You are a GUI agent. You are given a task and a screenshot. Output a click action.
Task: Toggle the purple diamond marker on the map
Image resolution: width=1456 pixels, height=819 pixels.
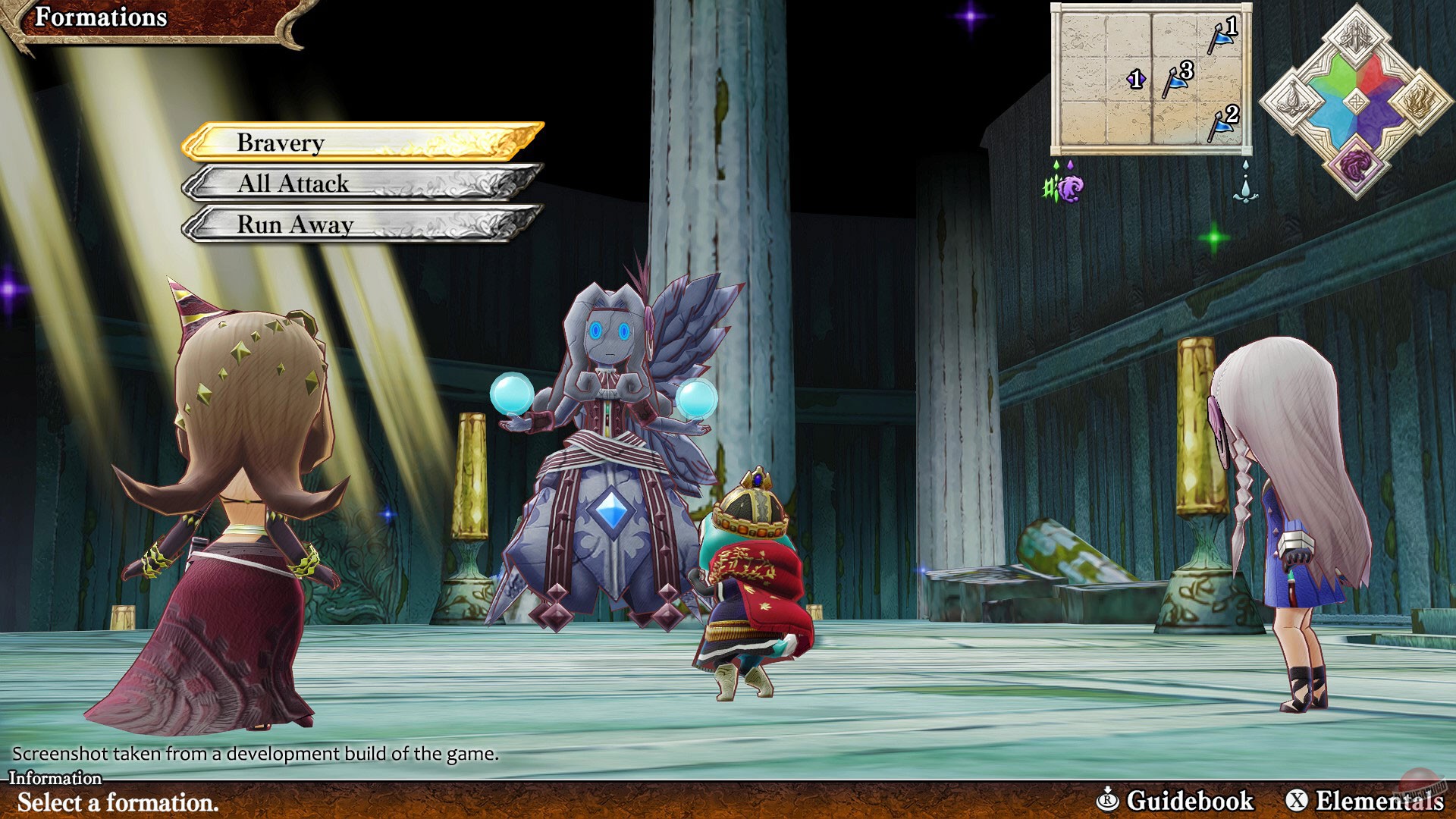click(1137, 79)
